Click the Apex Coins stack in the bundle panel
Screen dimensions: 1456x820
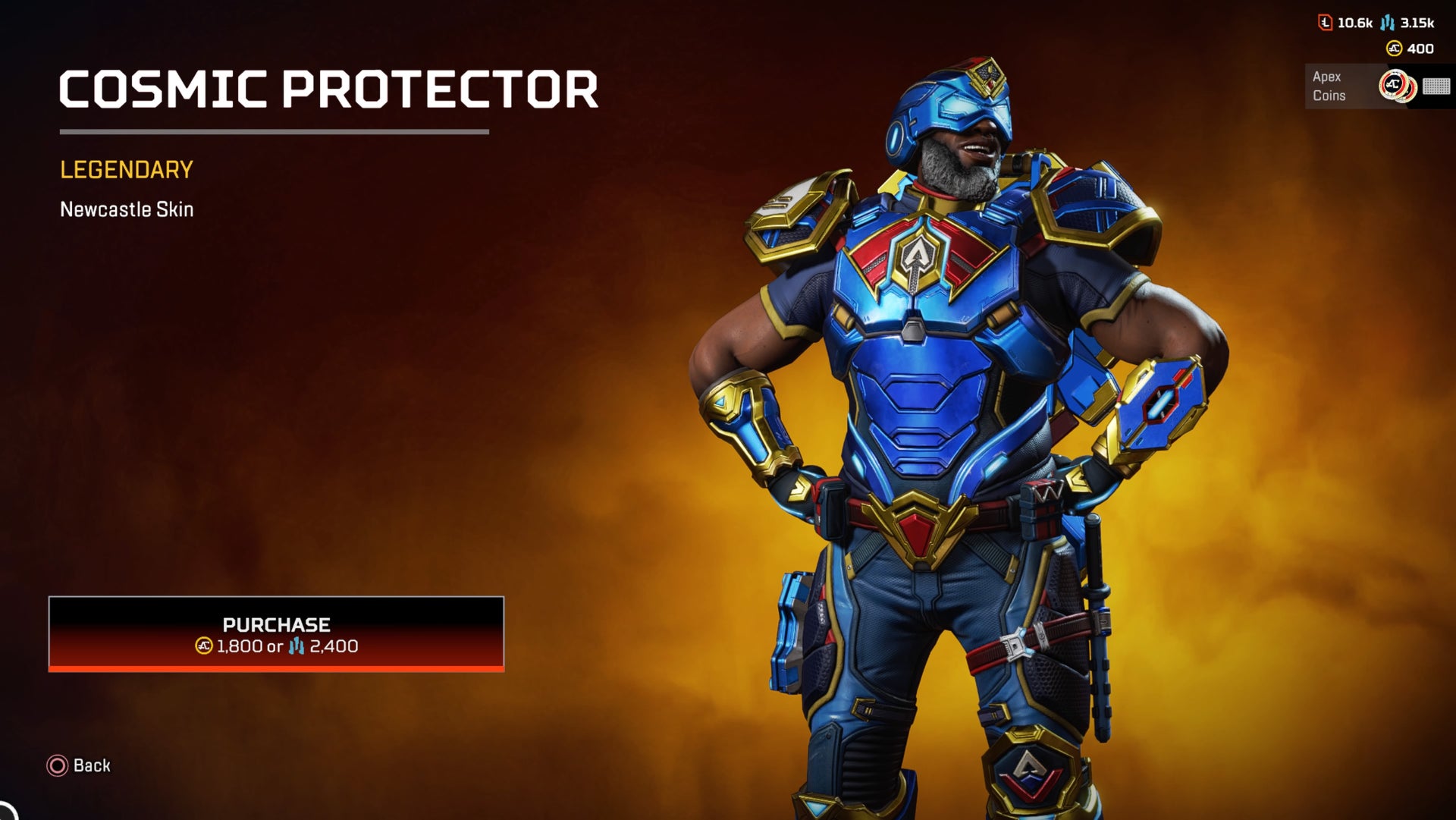coord(1396,87)
